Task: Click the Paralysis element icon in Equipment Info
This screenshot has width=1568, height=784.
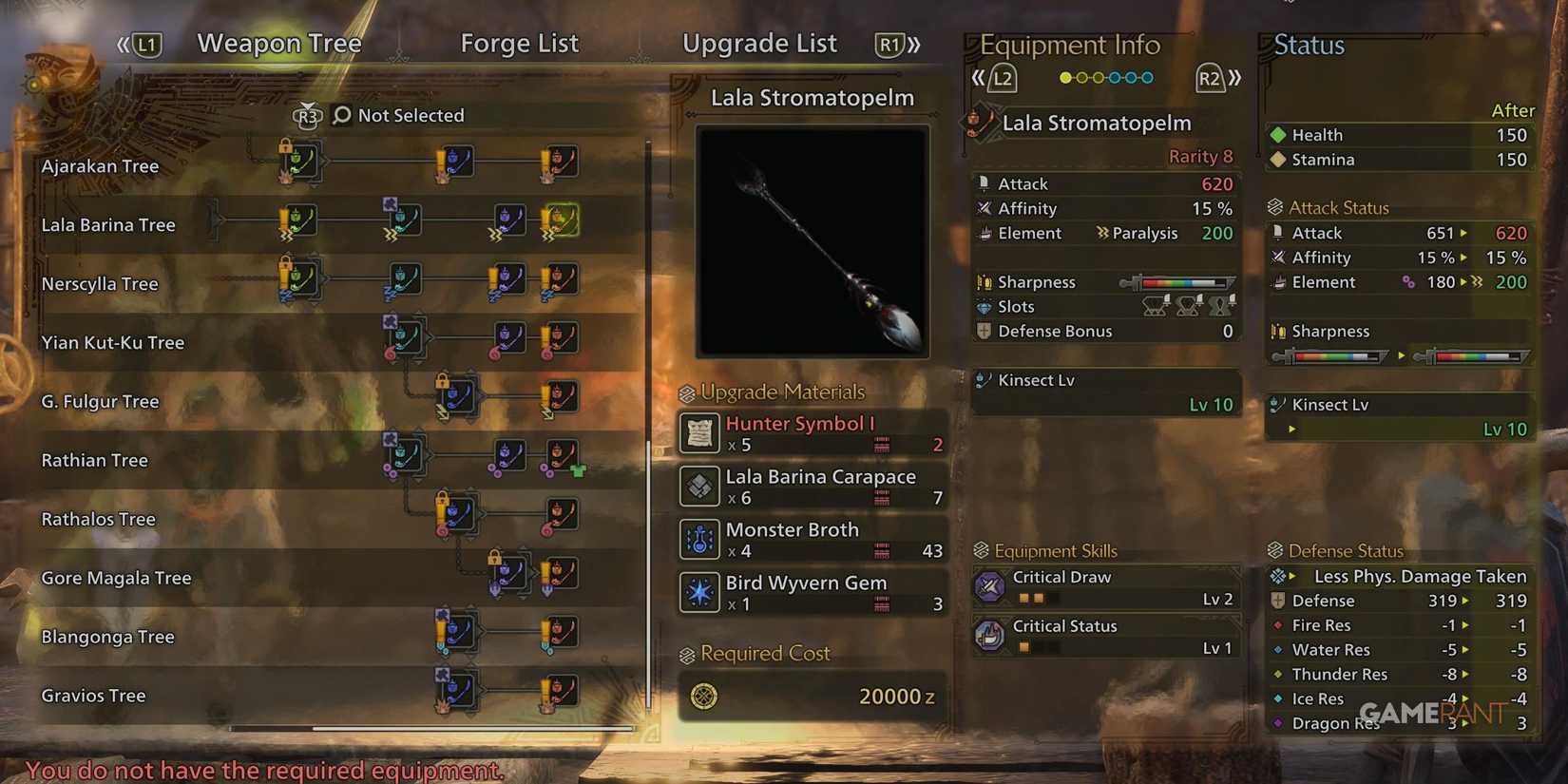Action: [1101, 233]
